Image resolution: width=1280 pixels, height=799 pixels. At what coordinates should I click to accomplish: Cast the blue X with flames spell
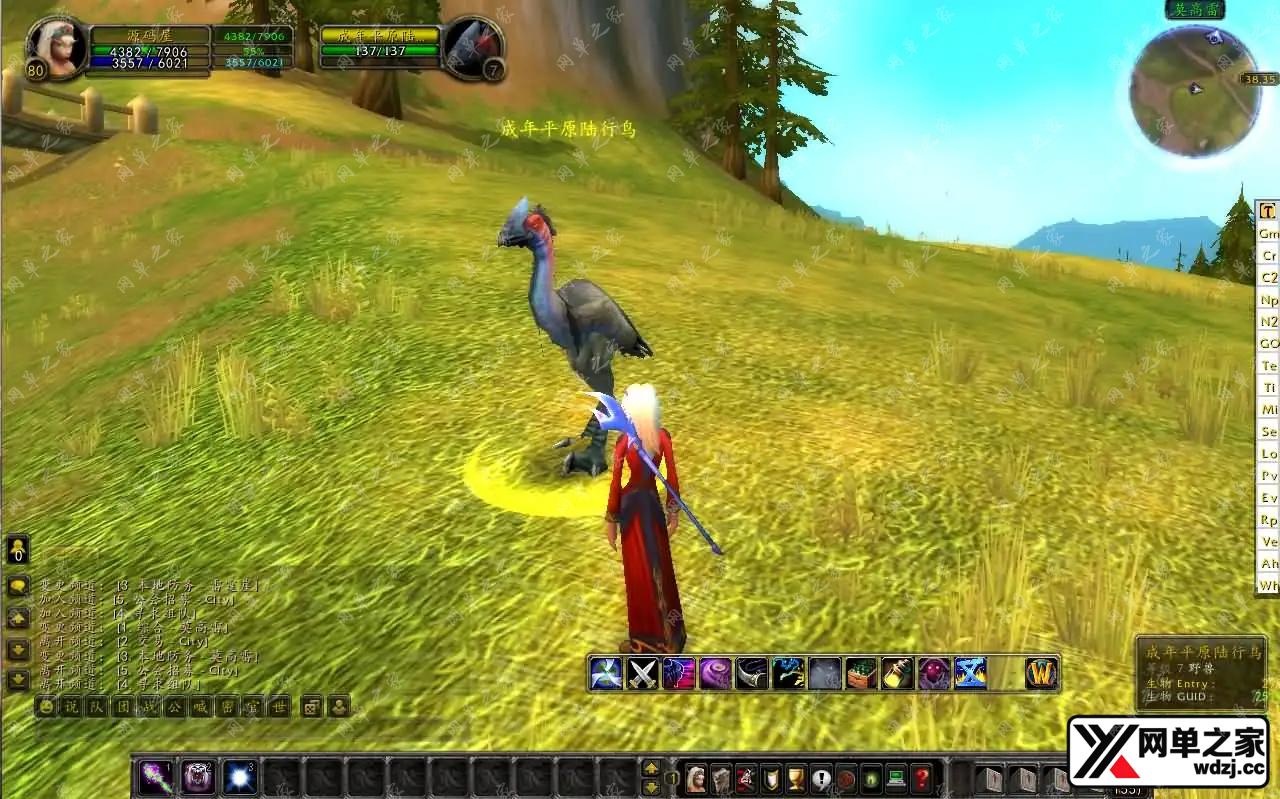point(970,673)
